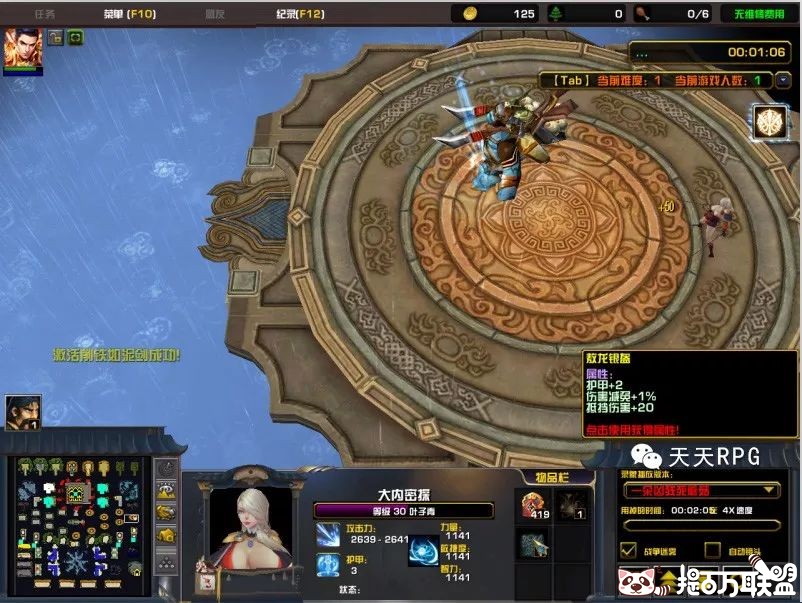
Task: Click the replay time progress bar
Action: tap(700, 525)
